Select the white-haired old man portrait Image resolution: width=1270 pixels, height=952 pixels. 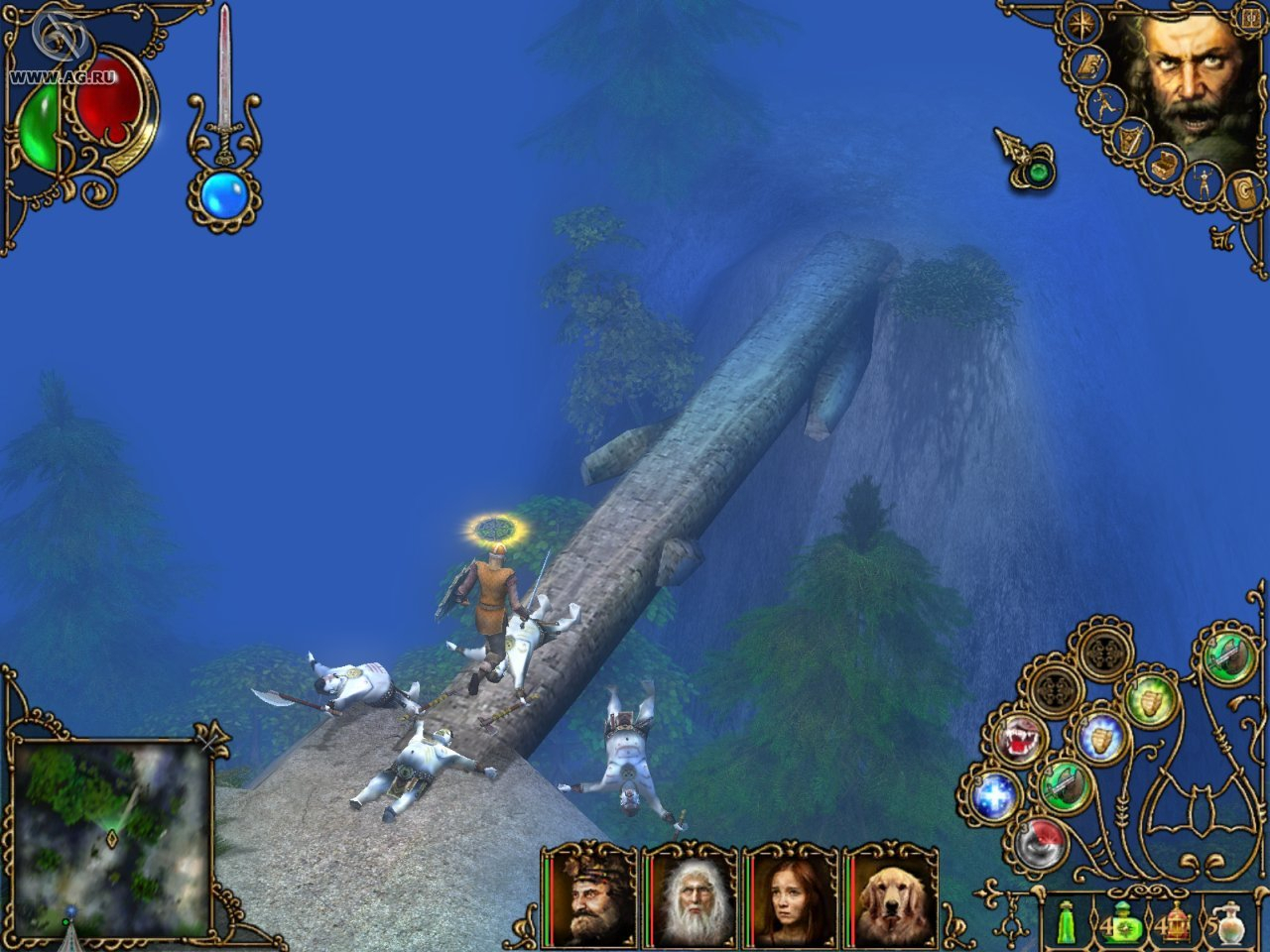coord(690,894)
